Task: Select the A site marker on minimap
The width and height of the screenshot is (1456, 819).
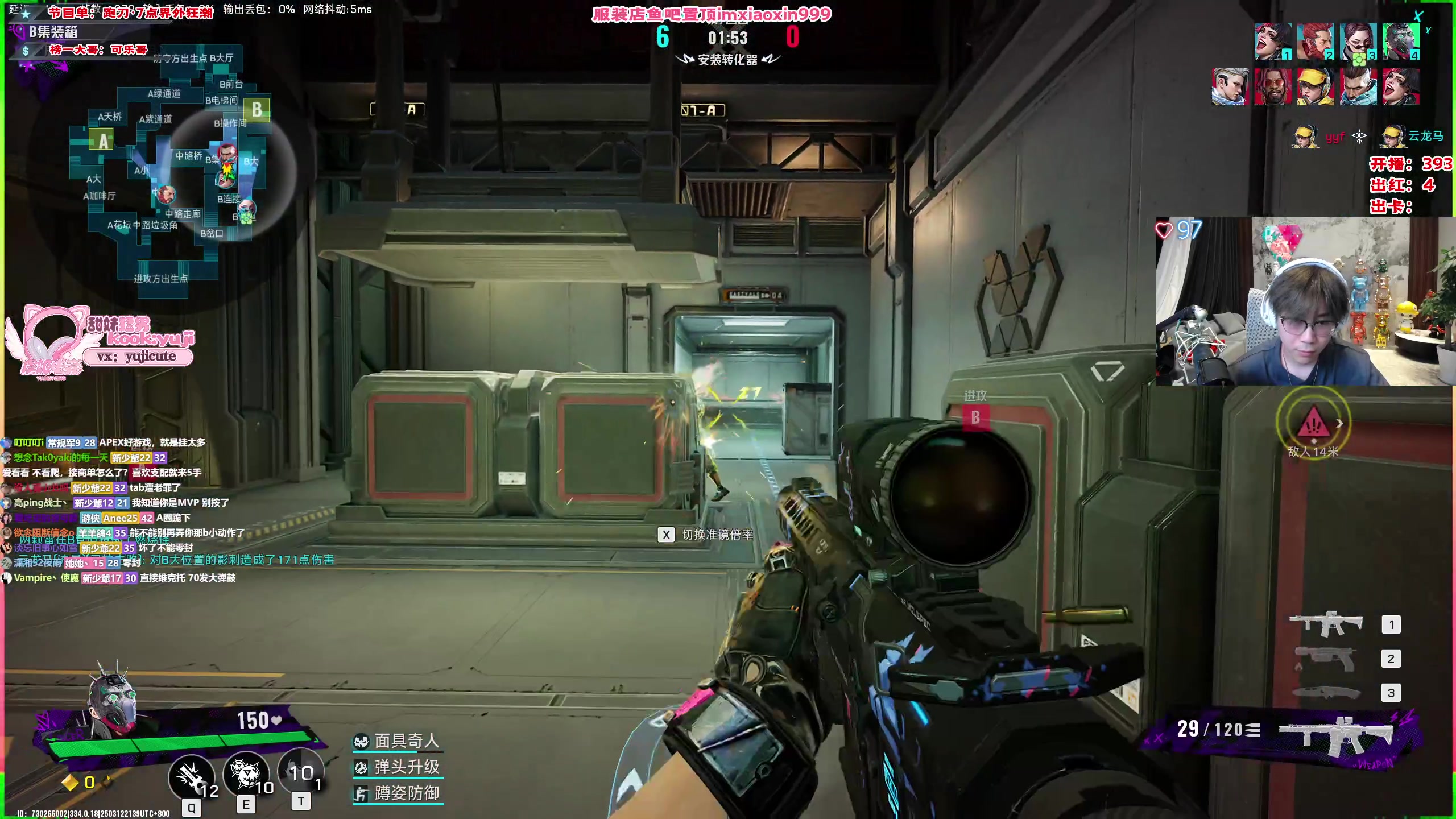Action: [x=102, y=140]
